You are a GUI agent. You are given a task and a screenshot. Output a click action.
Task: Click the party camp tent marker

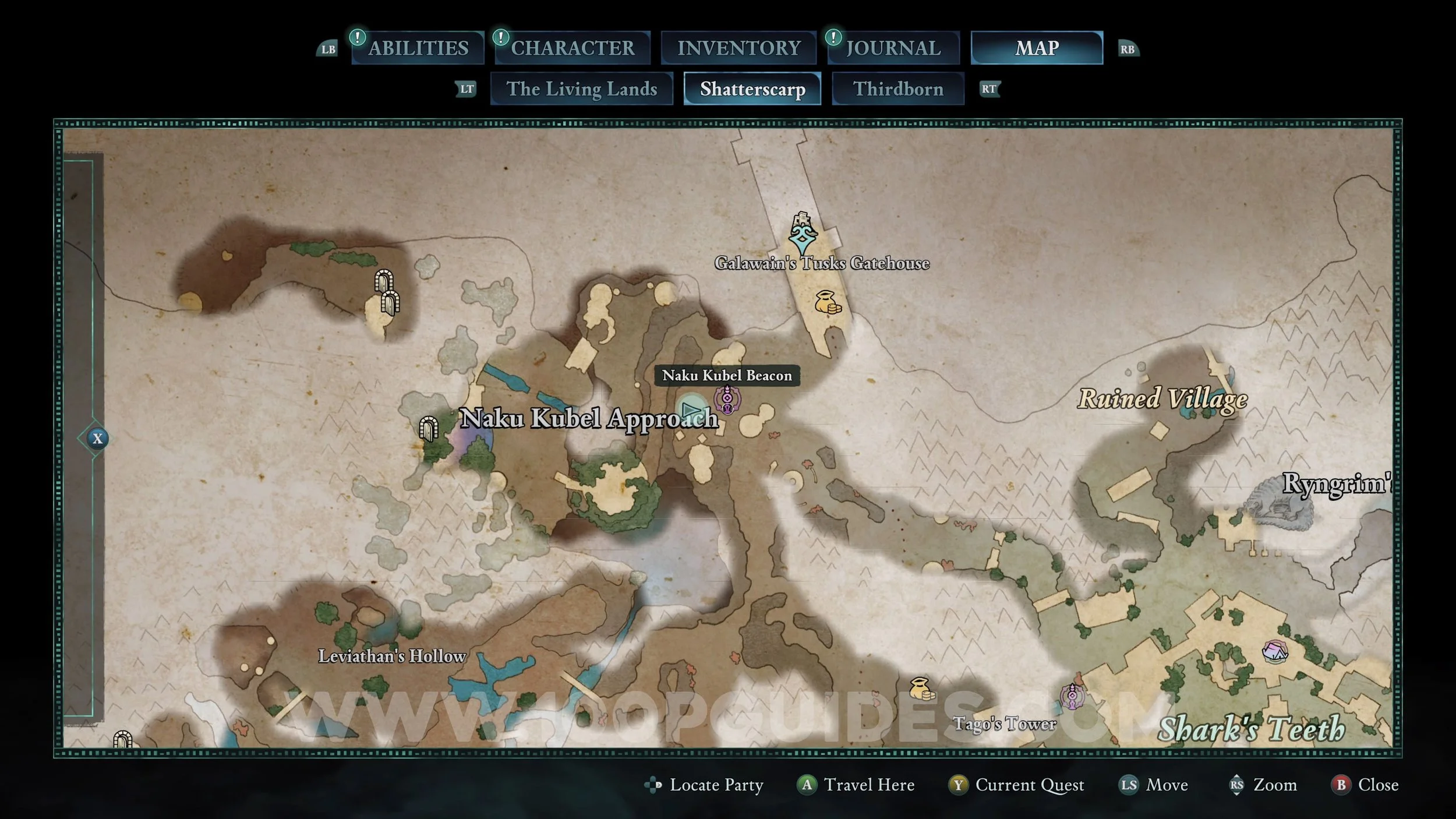tap(1274, 651)
